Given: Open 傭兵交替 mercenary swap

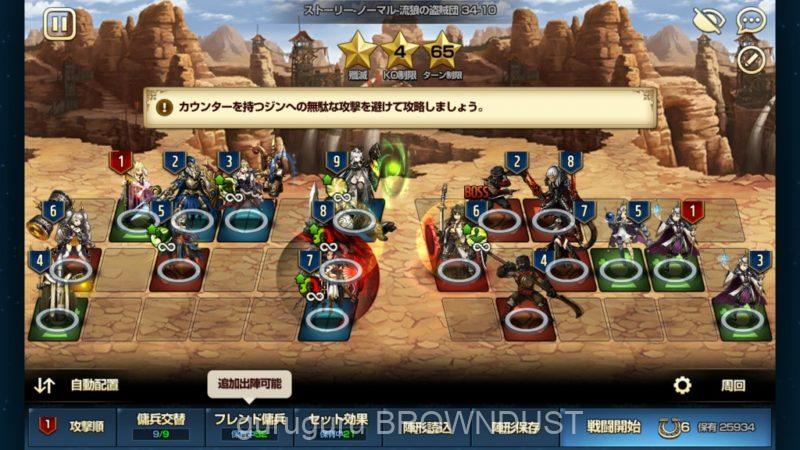Looking at the screenshot, I should 161,425.
